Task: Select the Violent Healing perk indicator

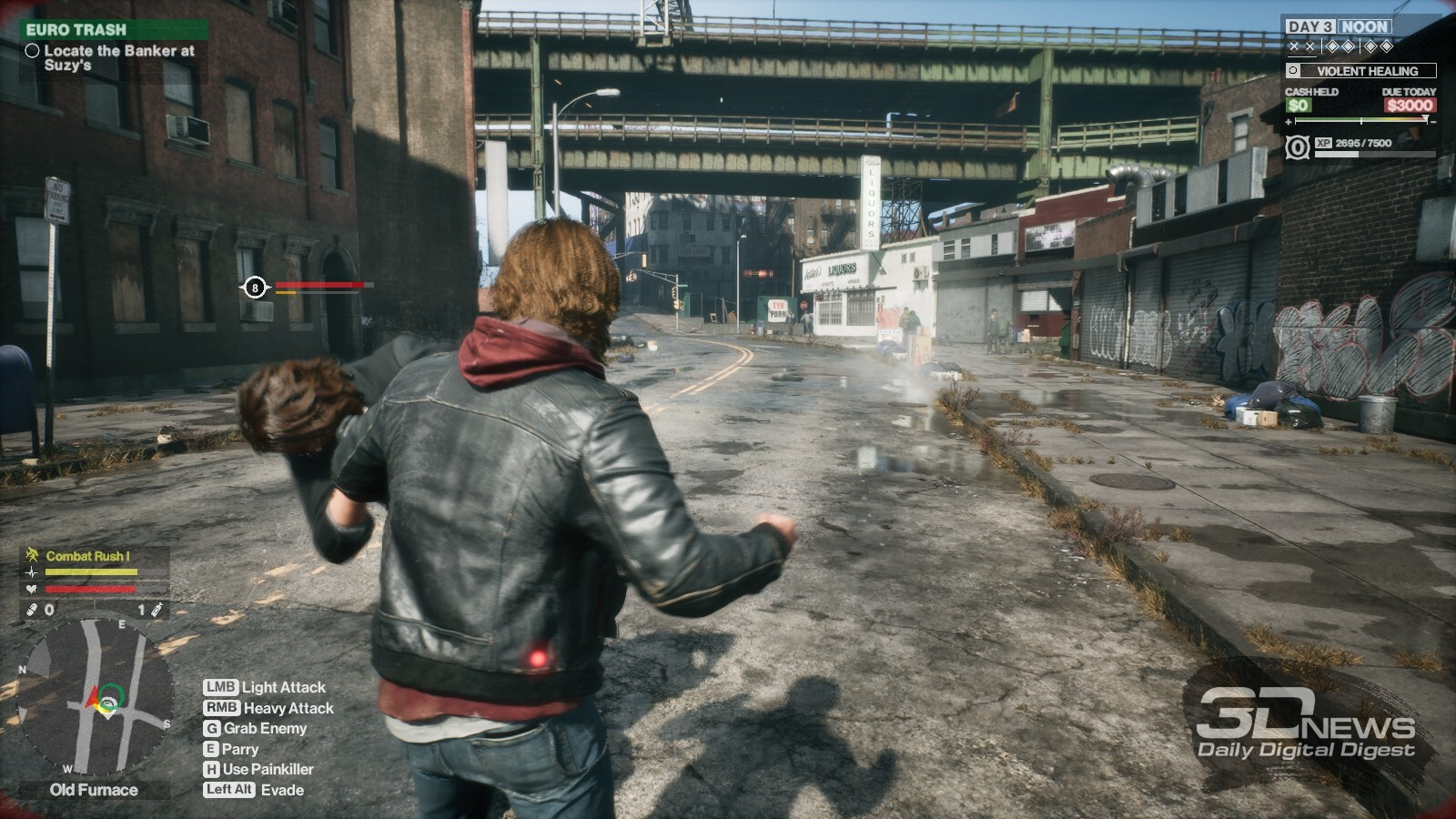Action: 1361,71
